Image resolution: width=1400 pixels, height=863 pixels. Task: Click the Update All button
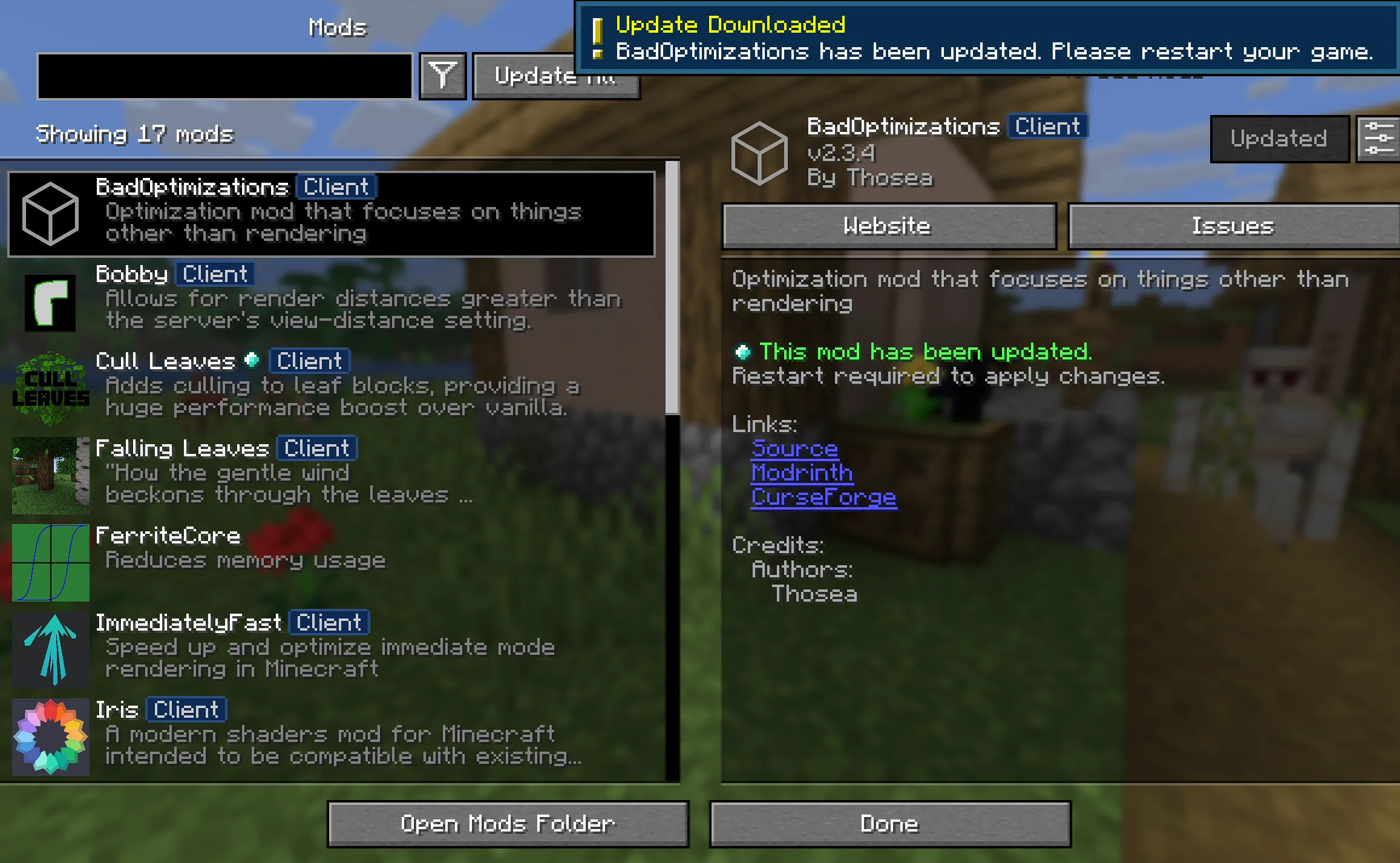[555, 77]
